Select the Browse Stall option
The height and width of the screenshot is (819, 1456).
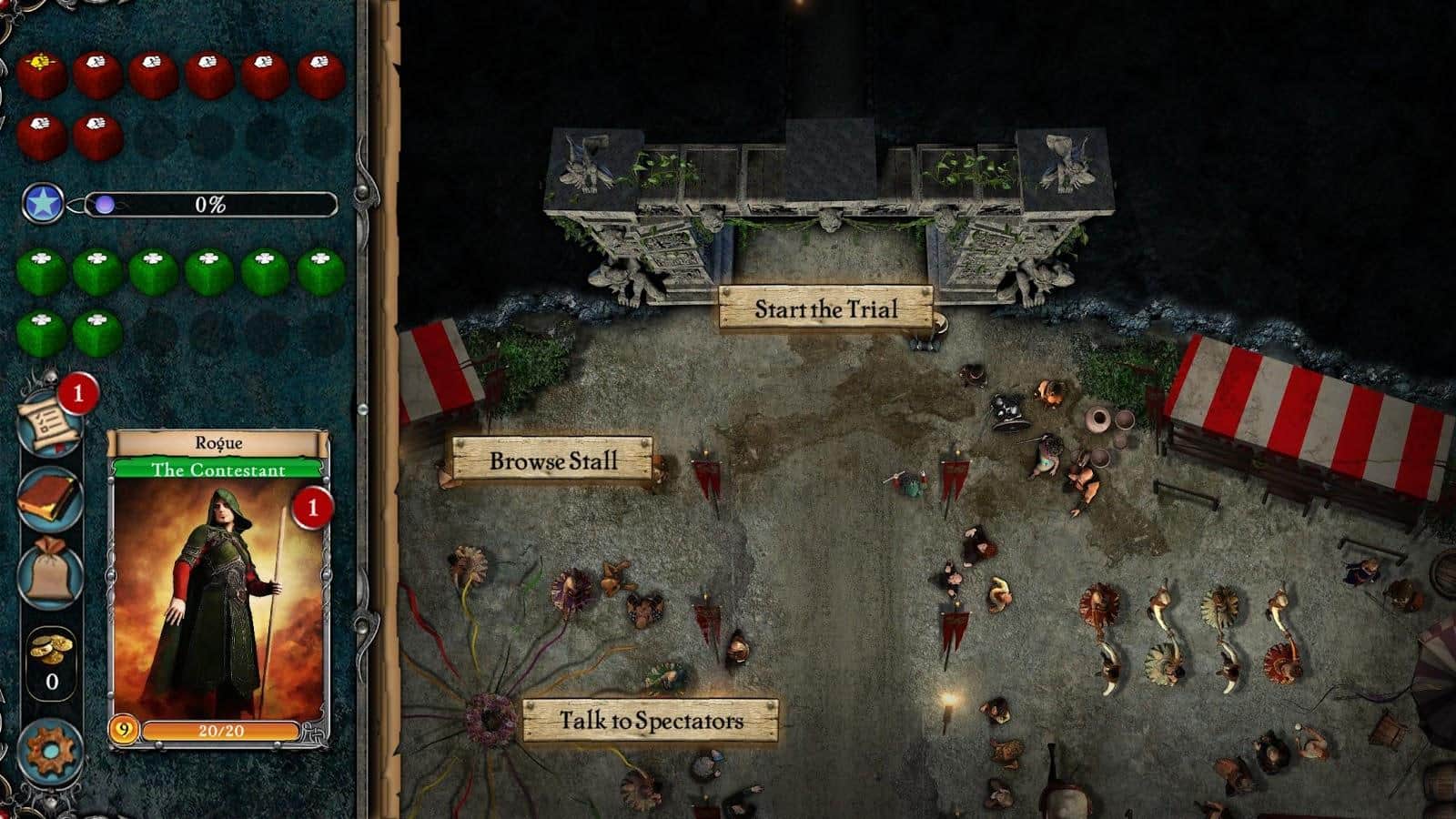[x=553, y=460]
